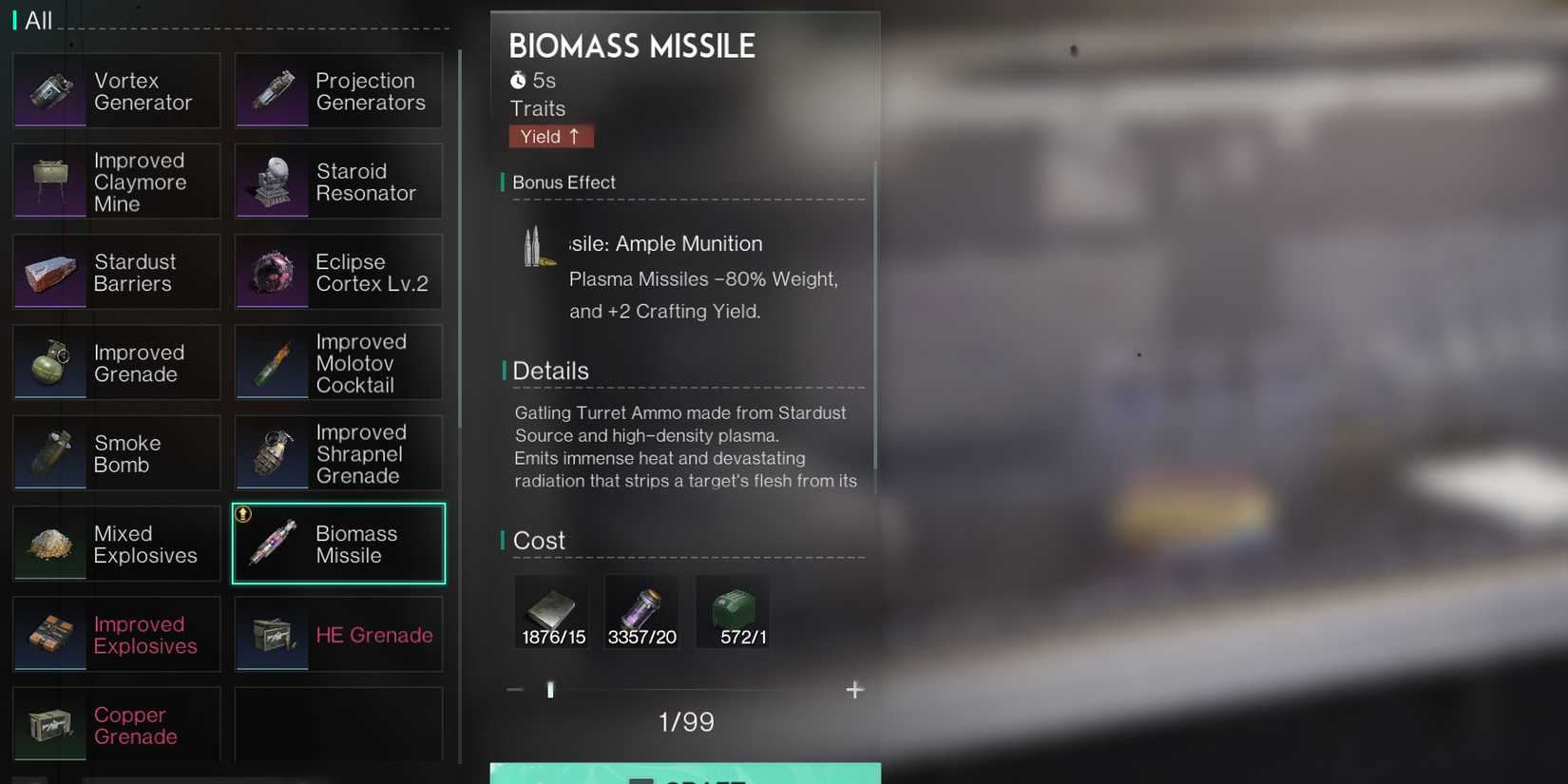Click the Yield trait tag
This screenshot has width=1568, height=784.
[x=550, y=136]
